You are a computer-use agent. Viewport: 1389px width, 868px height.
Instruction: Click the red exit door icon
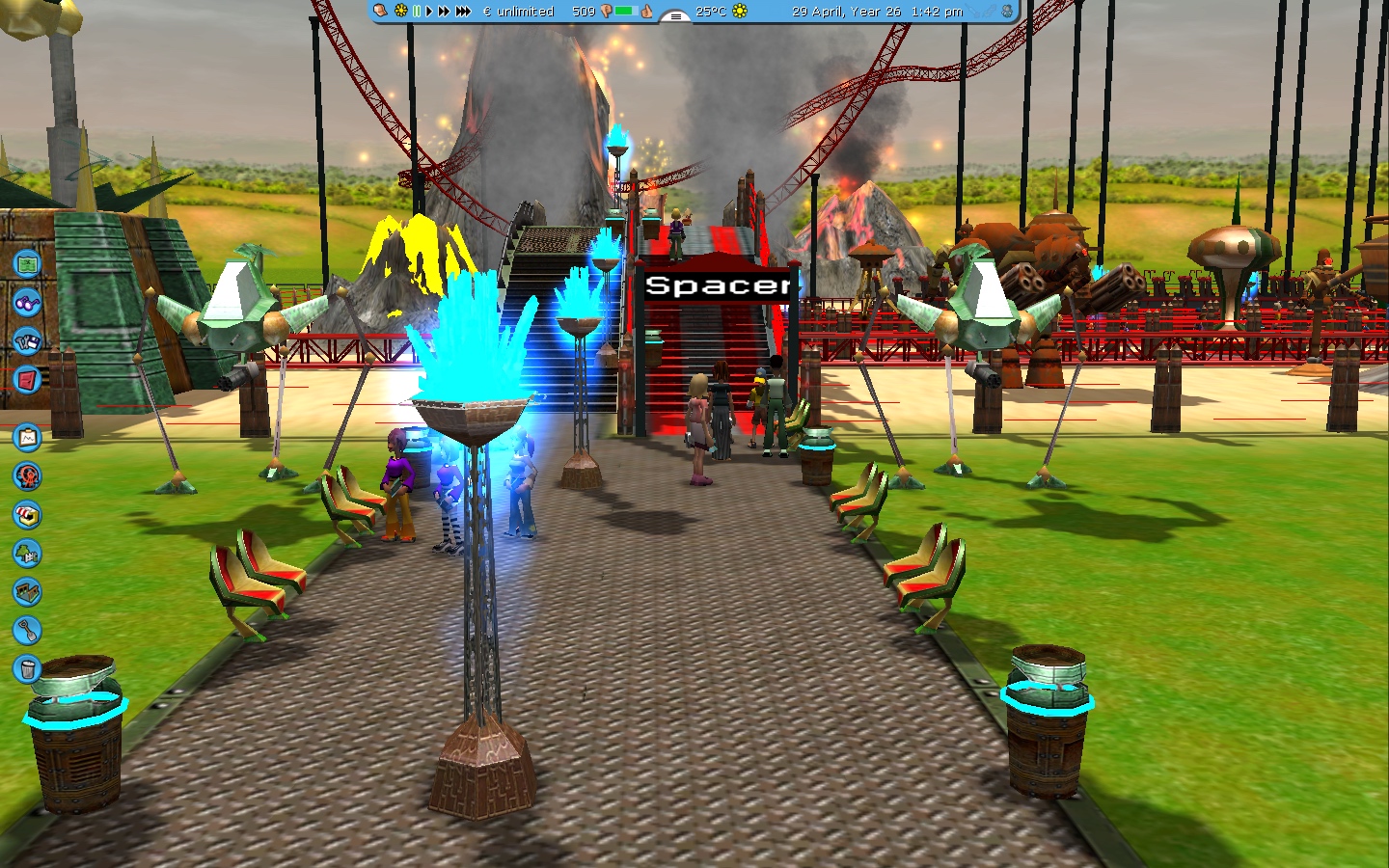tap(27, 379)
